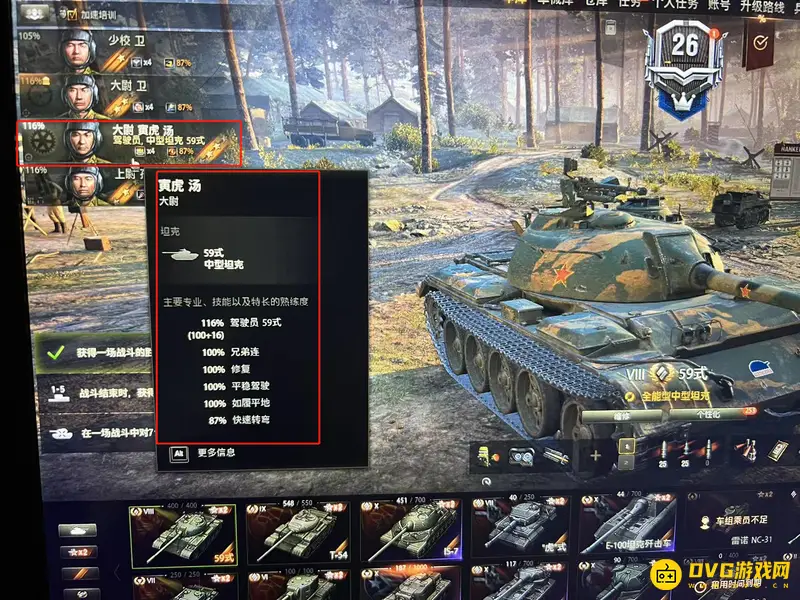Choose the T-54 tank card

click(296, 530)
